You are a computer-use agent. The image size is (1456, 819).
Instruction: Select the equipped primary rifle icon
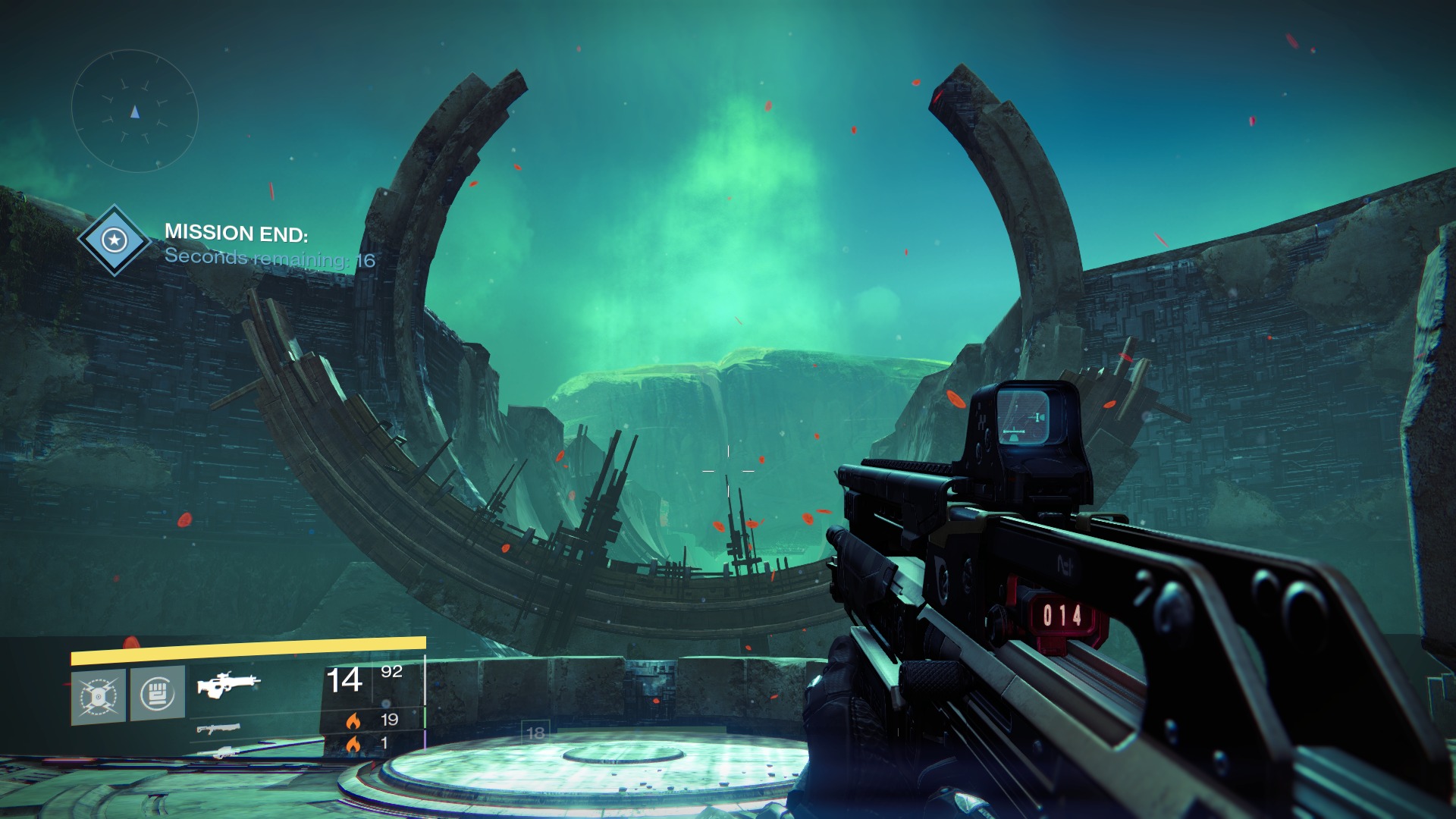227,683
